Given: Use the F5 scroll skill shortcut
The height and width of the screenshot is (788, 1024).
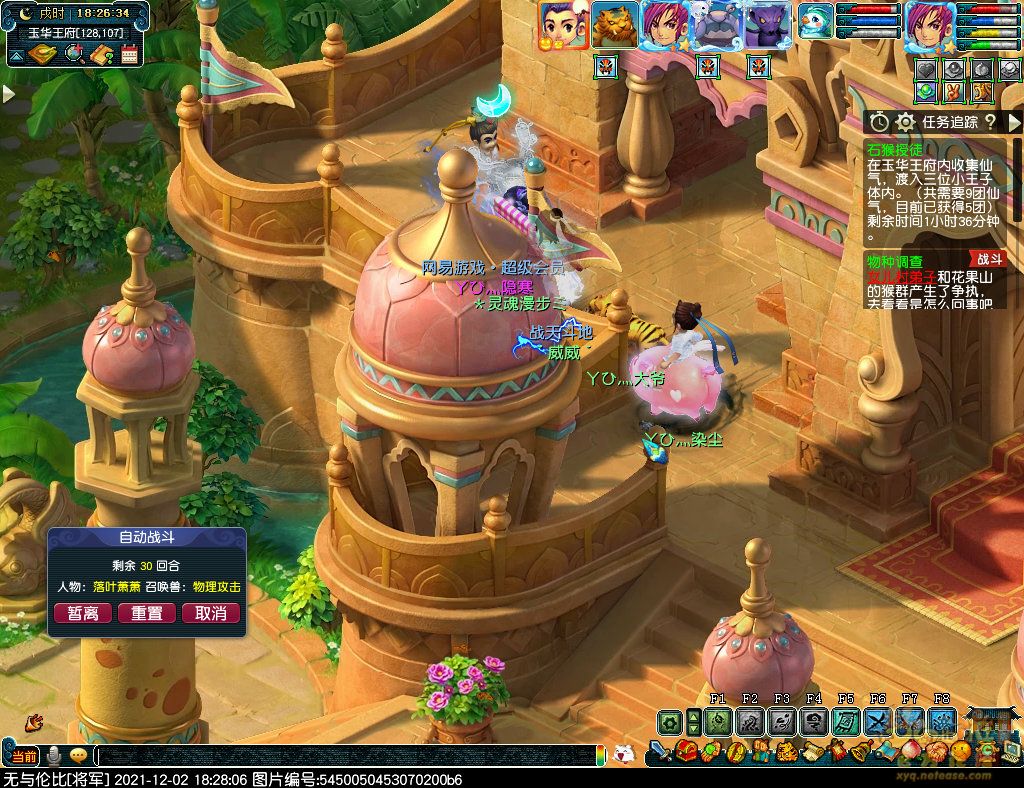Looking at the screenshot, I should 846,721.
